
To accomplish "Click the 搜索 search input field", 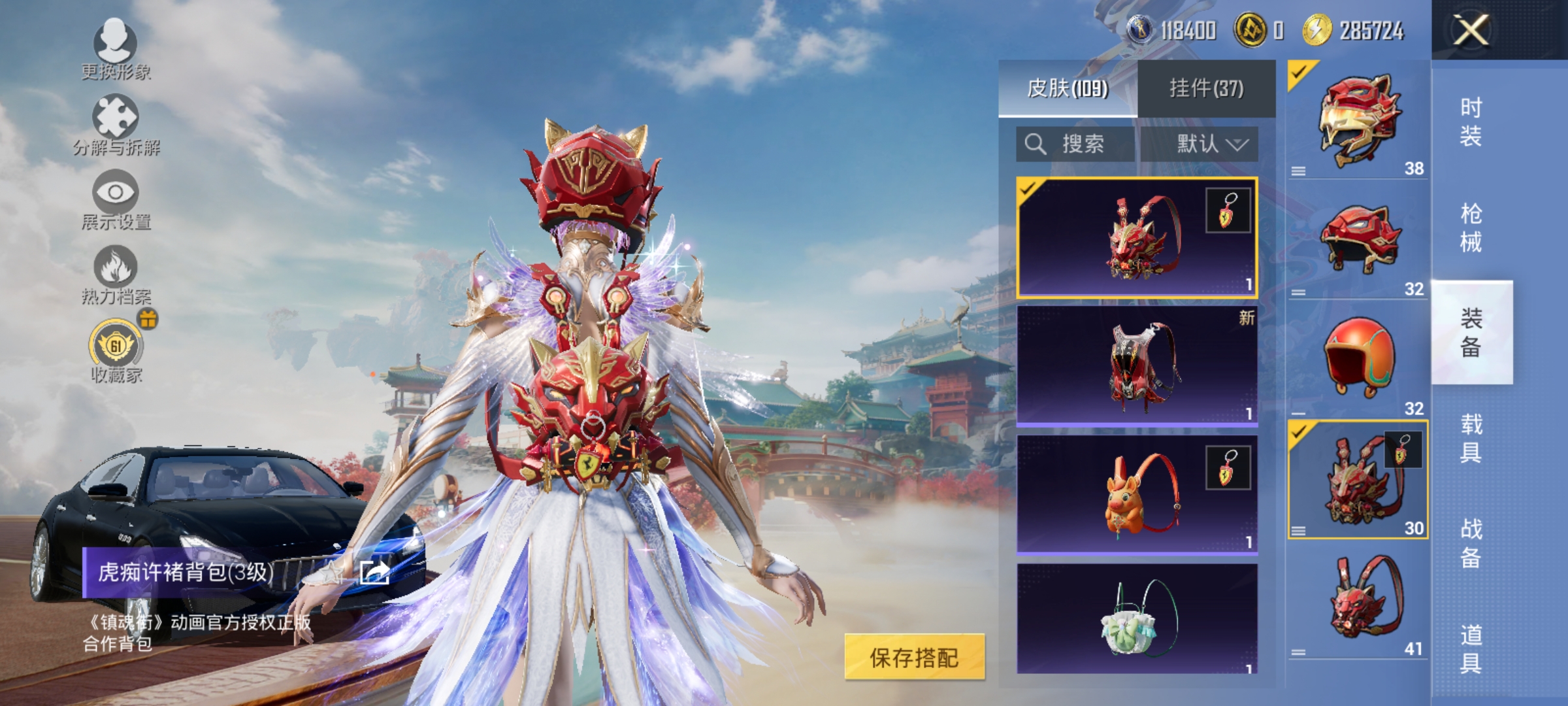I will (x=1085, y=144).
